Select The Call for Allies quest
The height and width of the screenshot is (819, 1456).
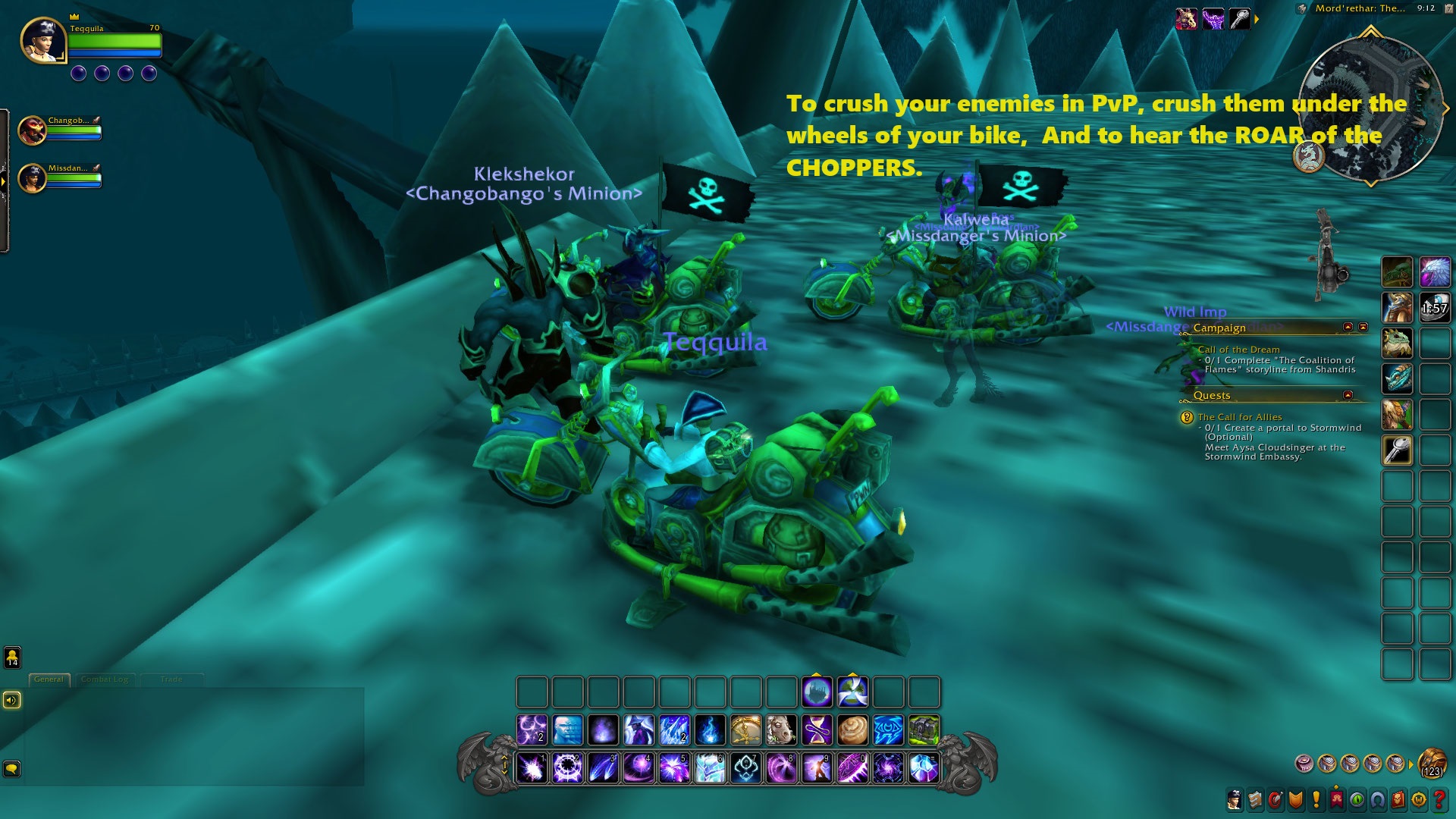coord(1240,417)
